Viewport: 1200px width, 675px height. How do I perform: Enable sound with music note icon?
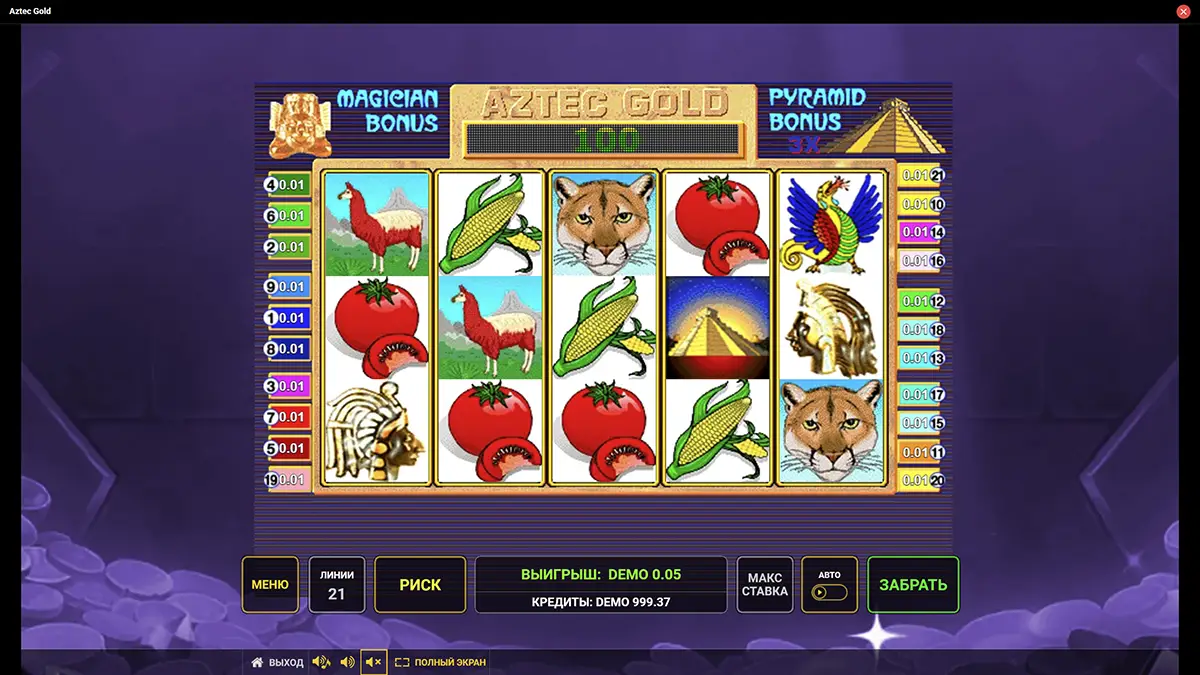click(321, 662)
